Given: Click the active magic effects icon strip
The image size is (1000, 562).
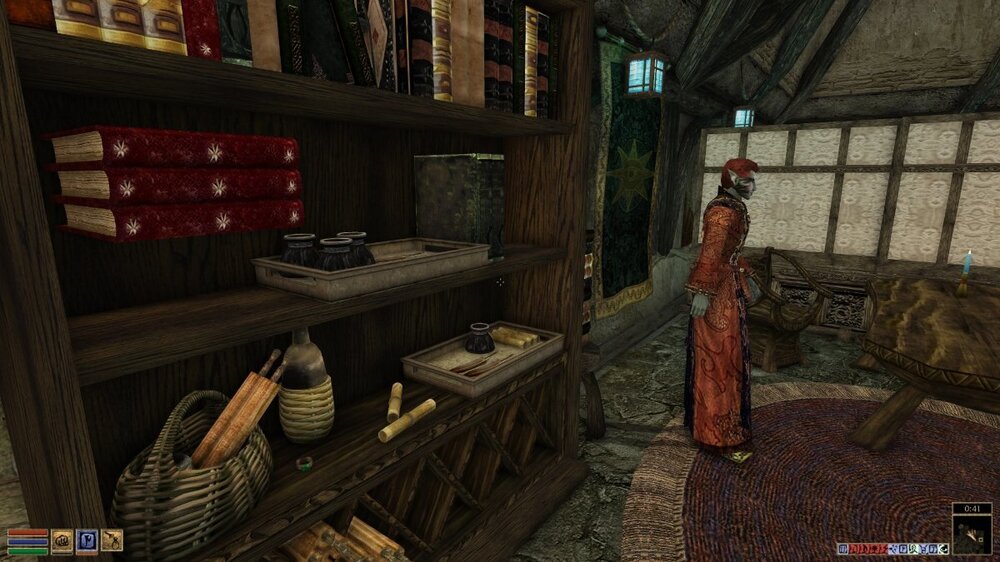Looking at the screenshot, I should 892,548.
